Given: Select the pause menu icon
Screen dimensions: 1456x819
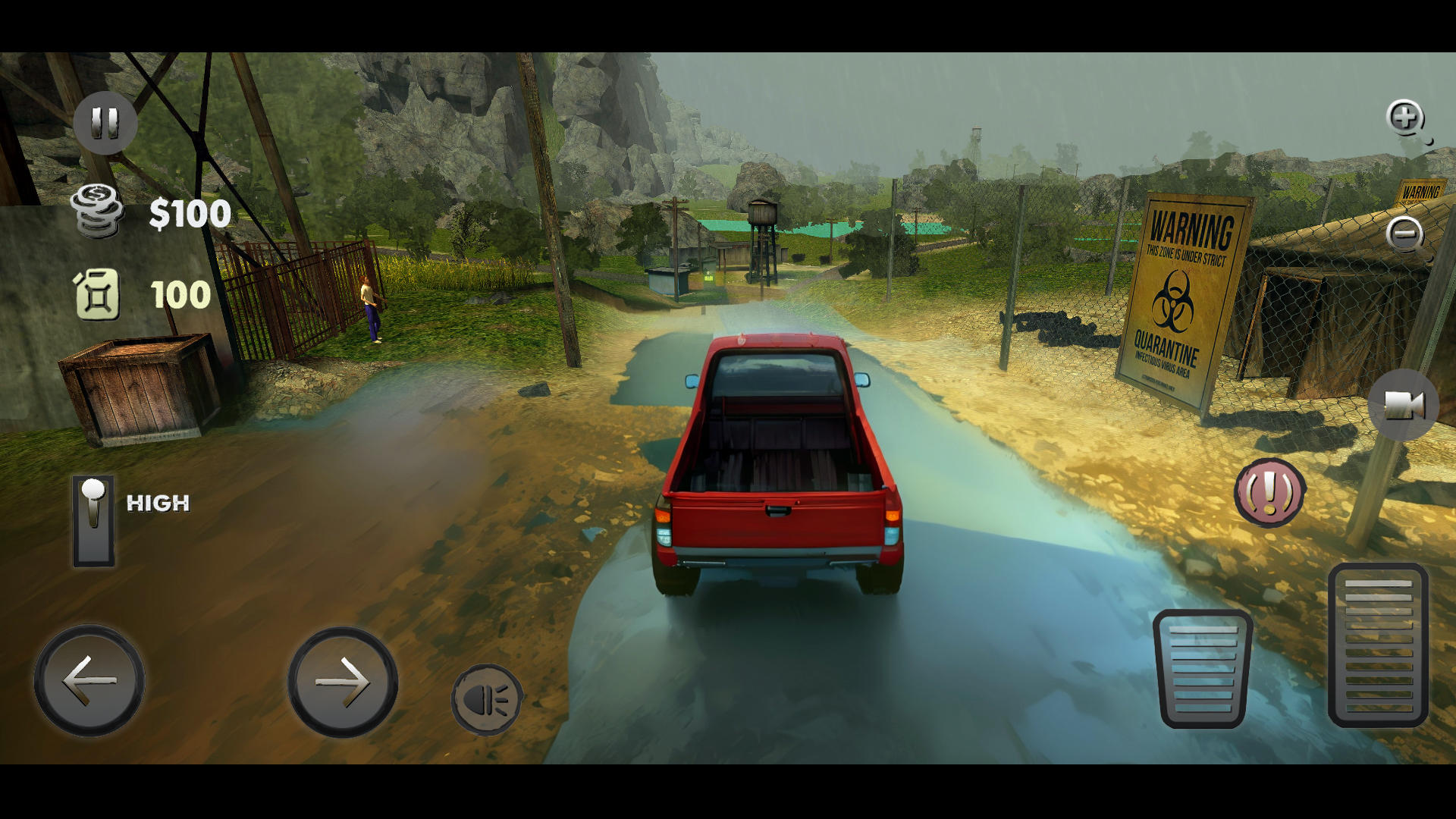Looking at the screenshot, I should (x=106, y=119).
